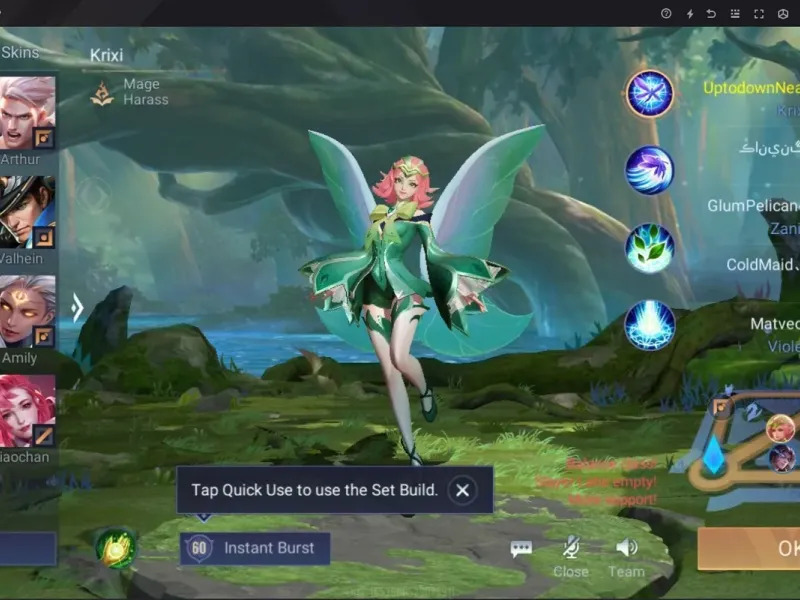
Task: Click the green Arcana leaf icon
Action: 116,548
